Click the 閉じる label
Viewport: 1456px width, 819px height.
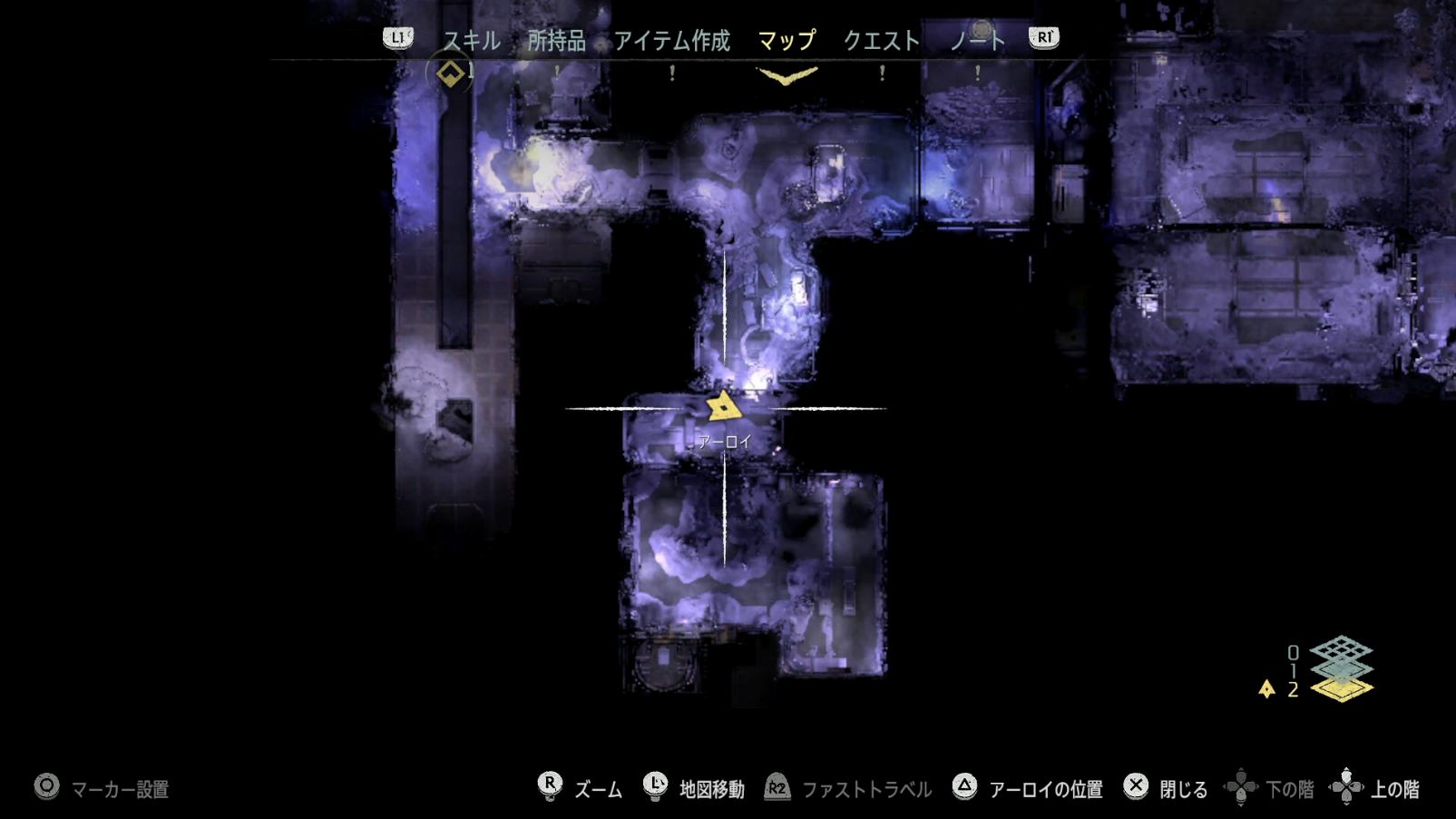tap(1182, 787)
